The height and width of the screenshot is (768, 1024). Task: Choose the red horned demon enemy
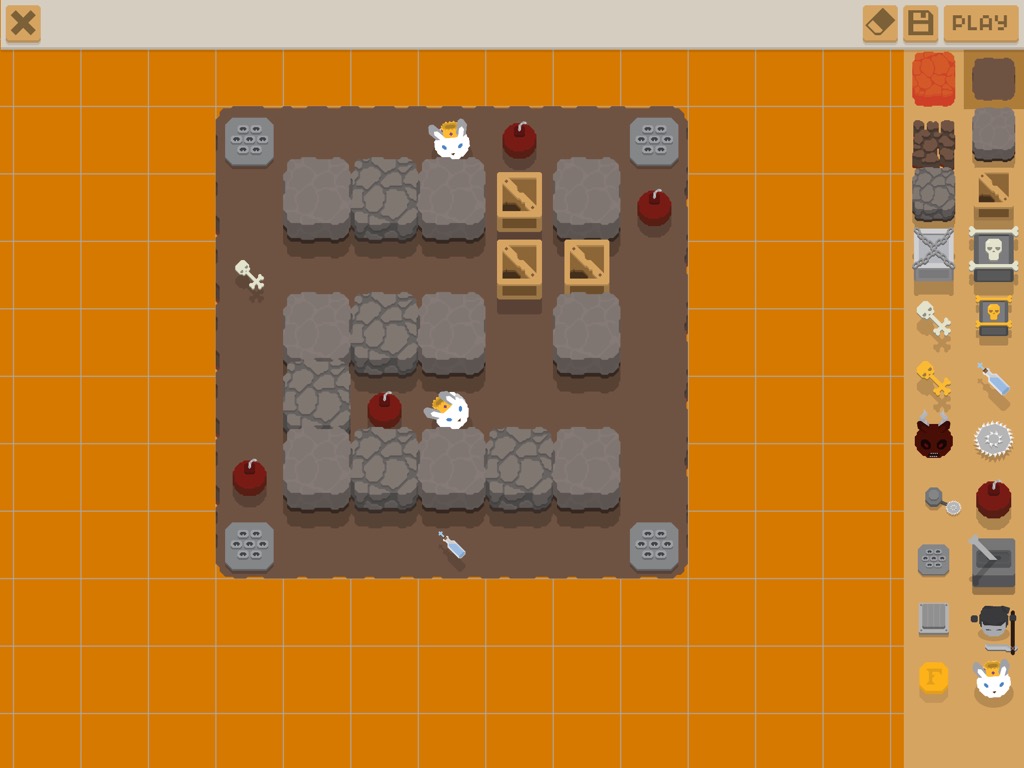933,438
